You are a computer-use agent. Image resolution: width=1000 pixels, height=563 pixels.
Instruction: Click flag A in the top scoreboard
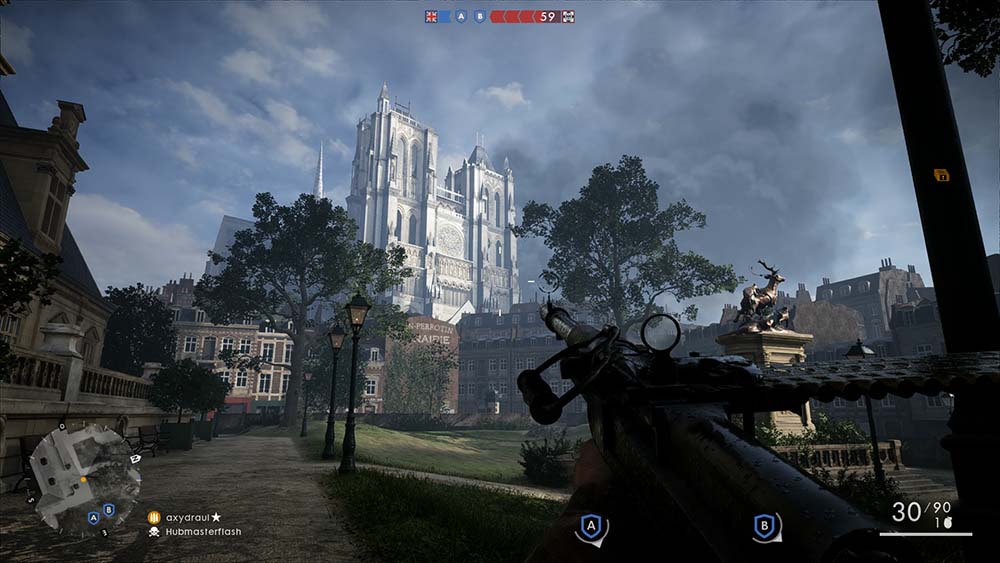(x=461, y=16)
